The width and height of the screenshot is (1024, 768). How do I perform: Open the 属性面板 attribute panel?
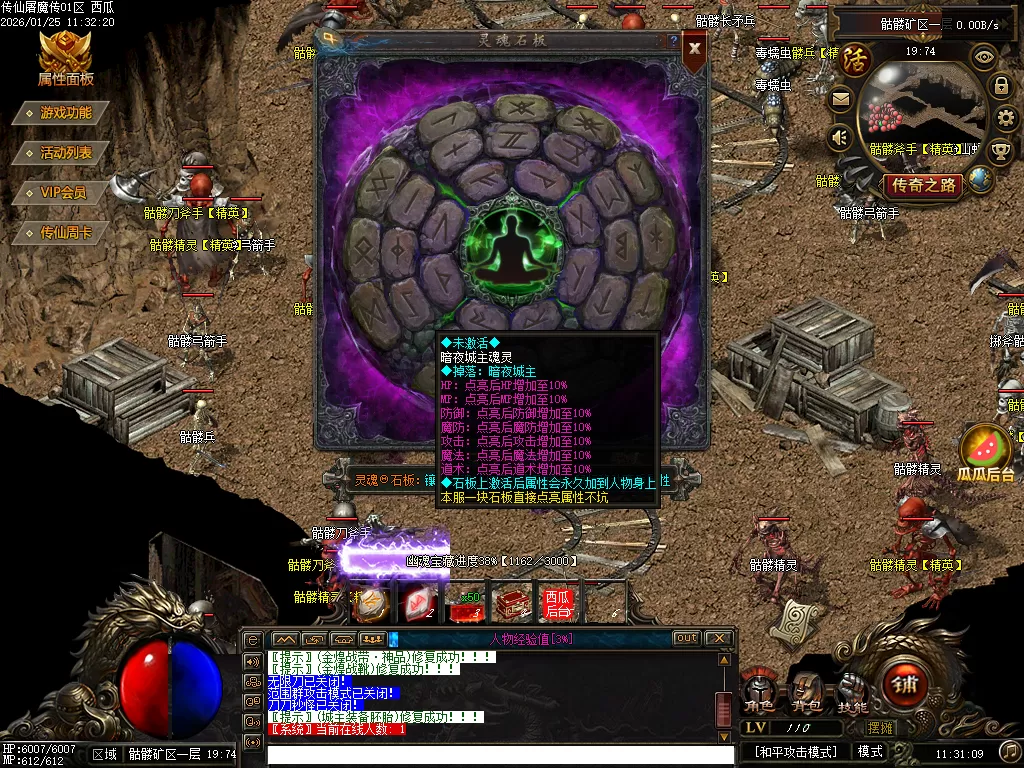(65, 58)
